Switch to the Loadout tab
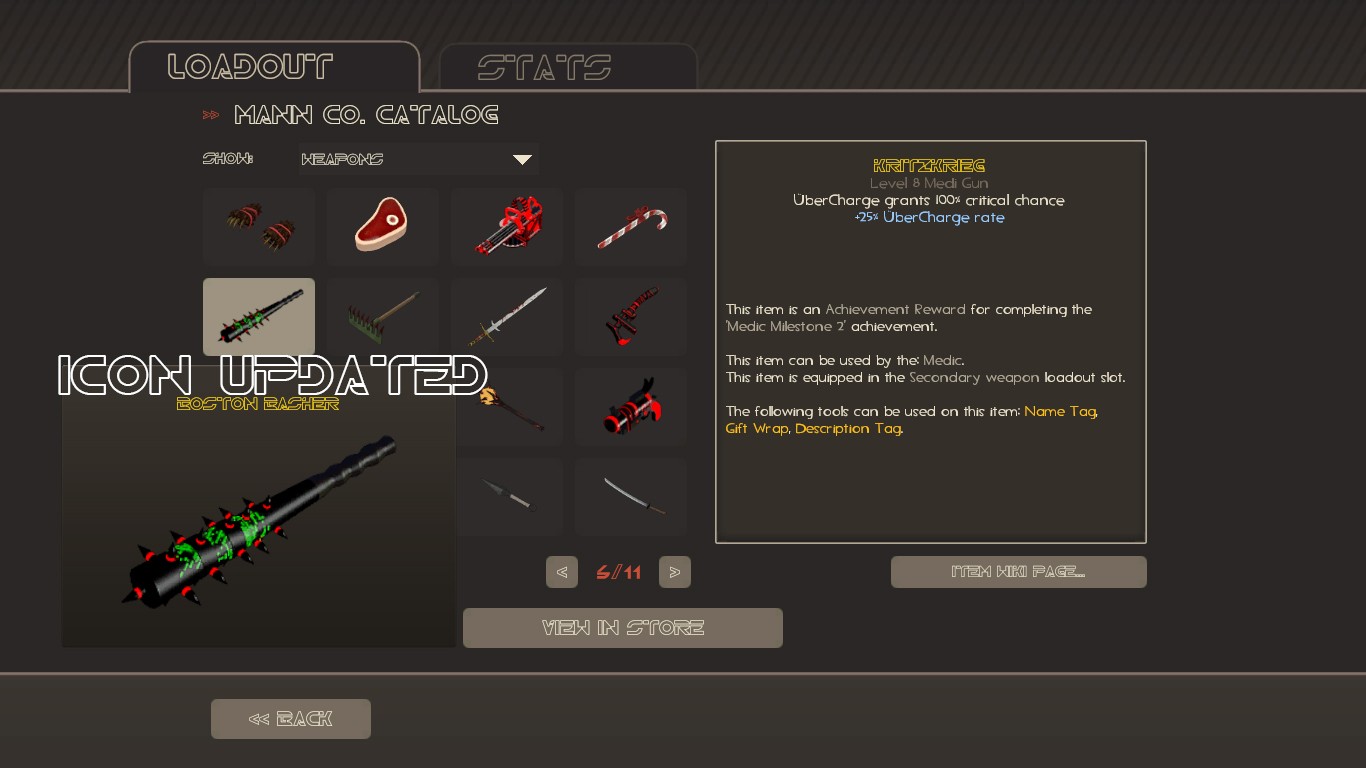This screenshot has width=1366, height=768. pos(274,66)
